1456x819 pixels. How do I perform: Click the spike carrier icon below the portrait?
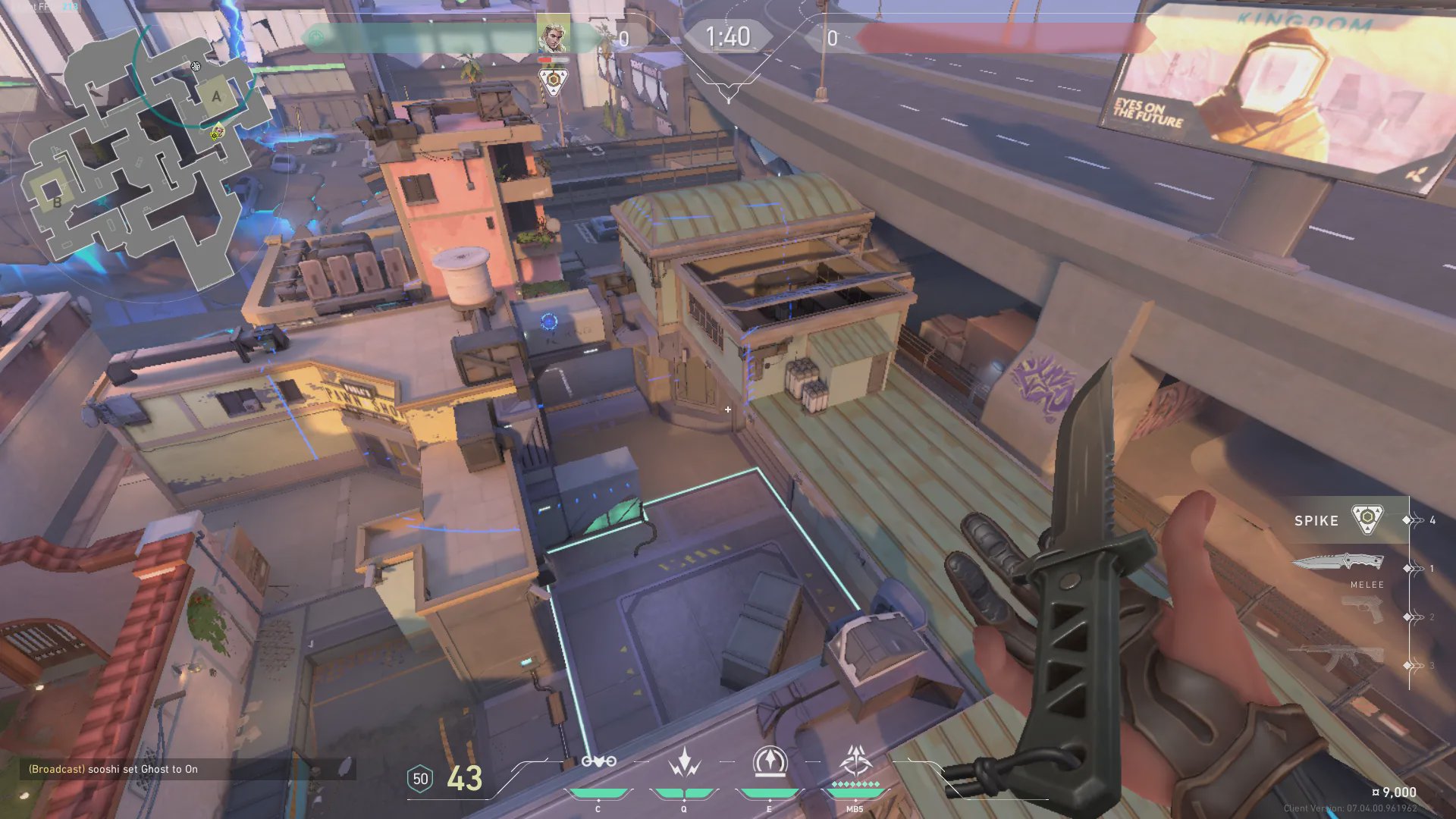tap(554, 80)
